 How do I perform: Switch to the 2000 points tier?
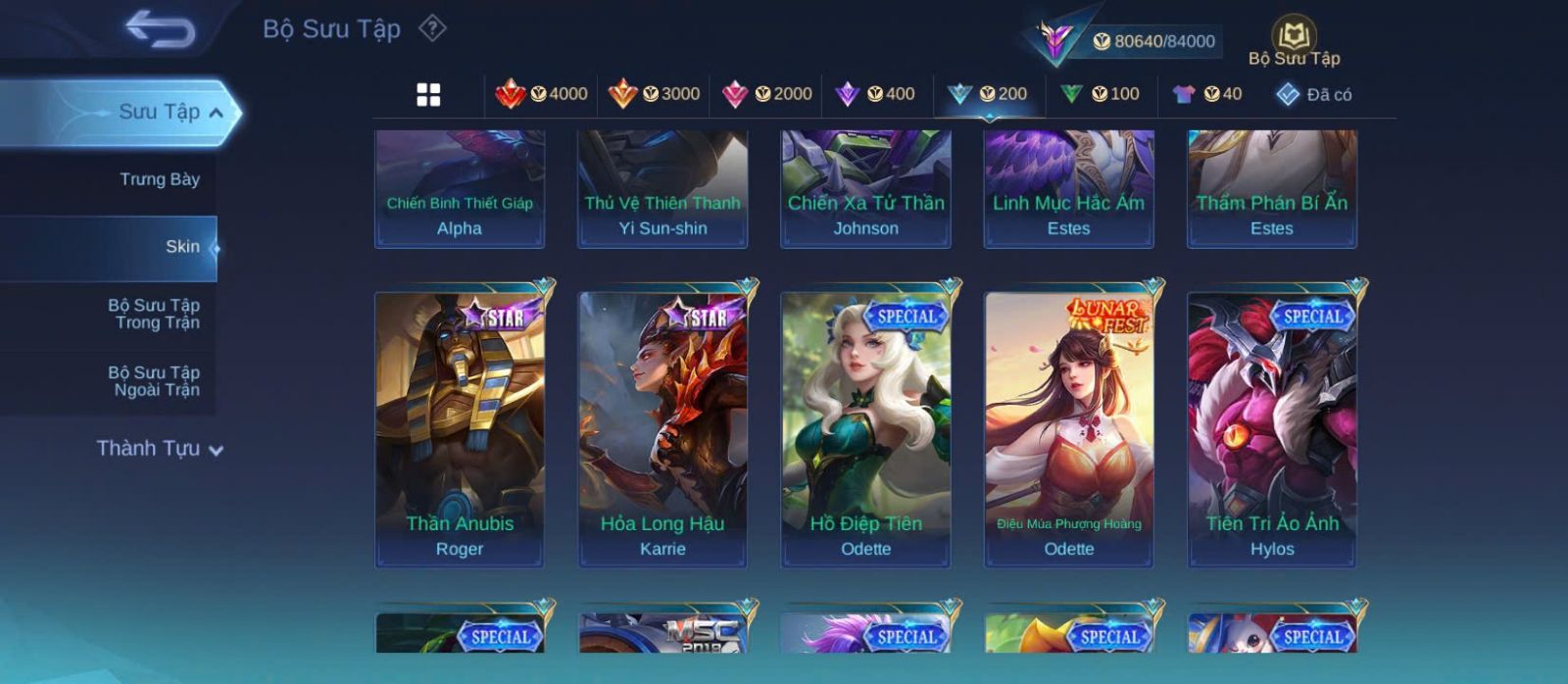[x=767, y=94]
